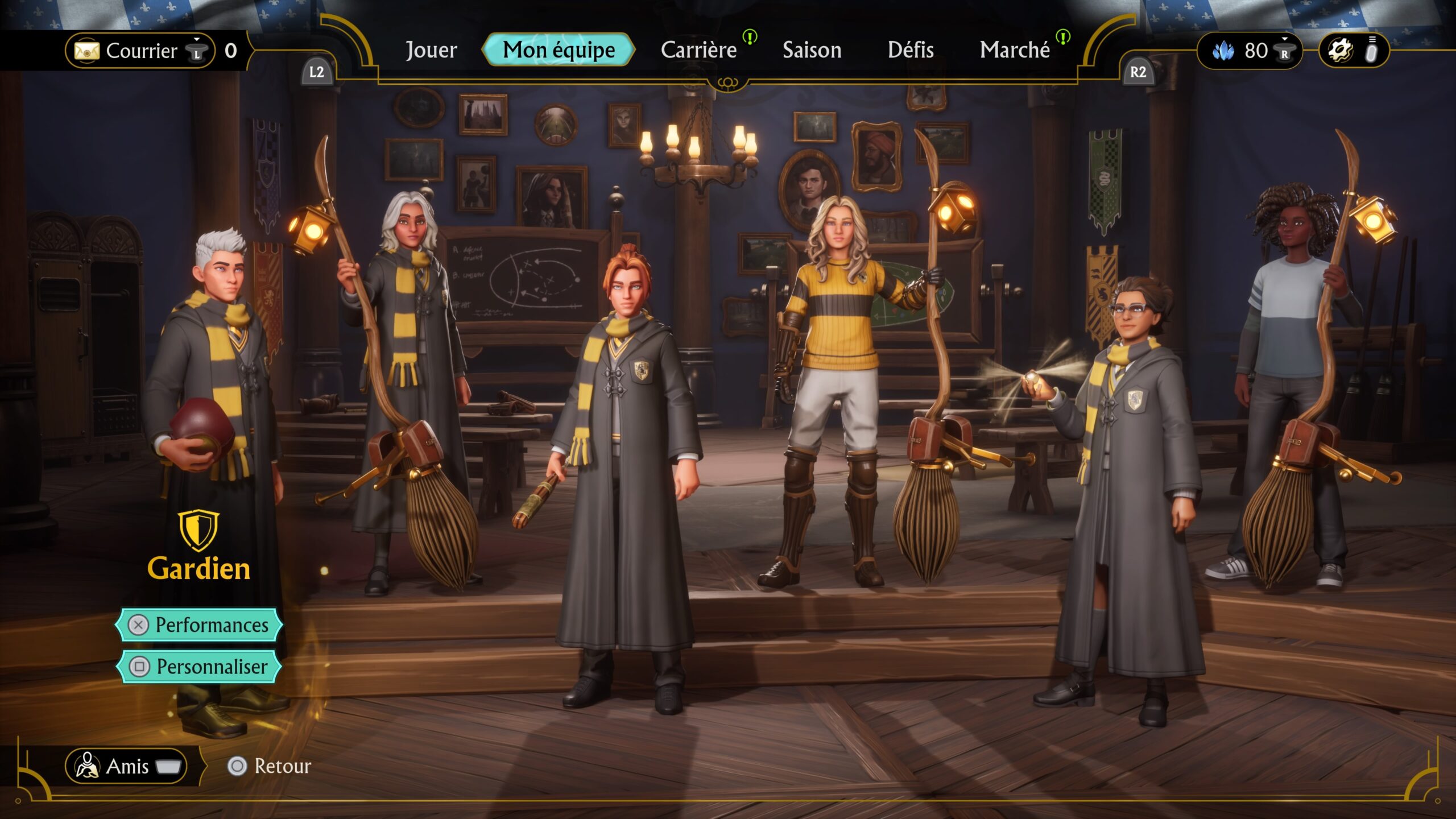Viewport: 1456px width, 819px height.
Task: Open the Carrière tab
Action: coord(698,50)
